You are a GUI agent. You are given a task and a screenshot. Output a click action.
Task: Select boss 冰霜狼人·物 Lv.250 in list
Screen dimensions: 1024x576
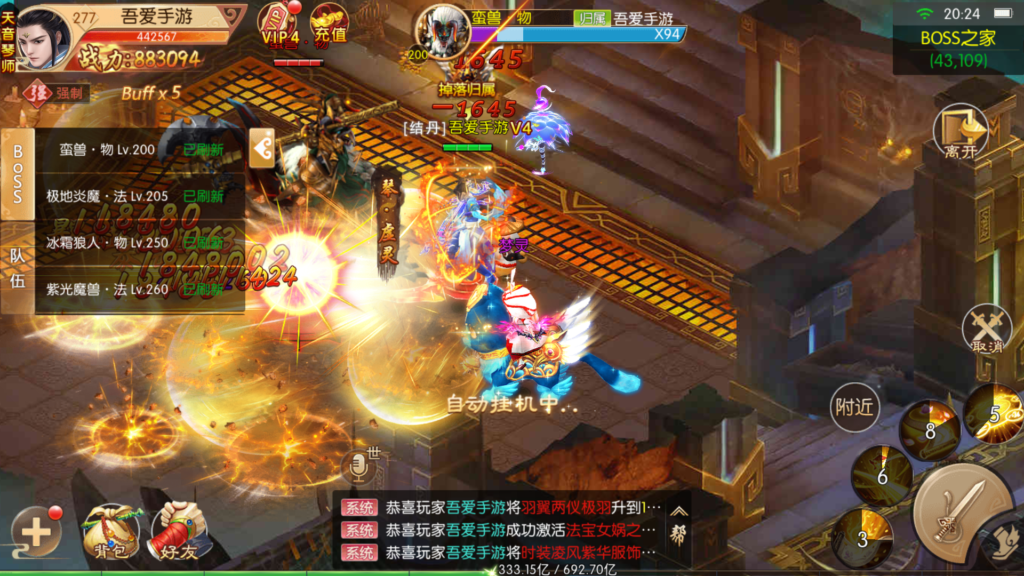tap(140, 242)
